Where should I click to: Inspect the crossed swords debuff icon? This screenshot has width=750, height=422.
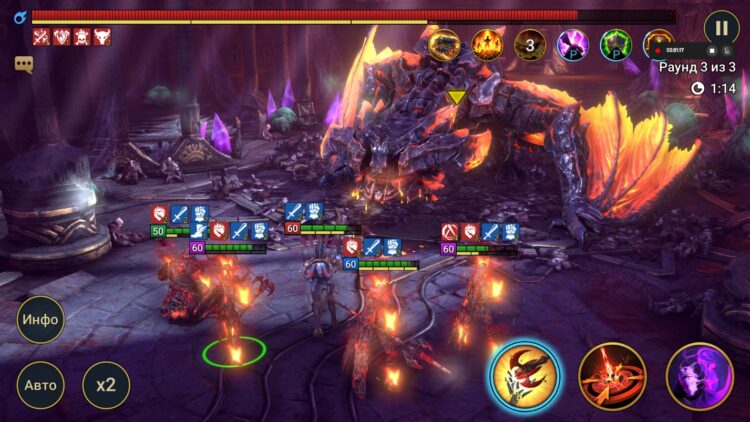coord(41,37)
